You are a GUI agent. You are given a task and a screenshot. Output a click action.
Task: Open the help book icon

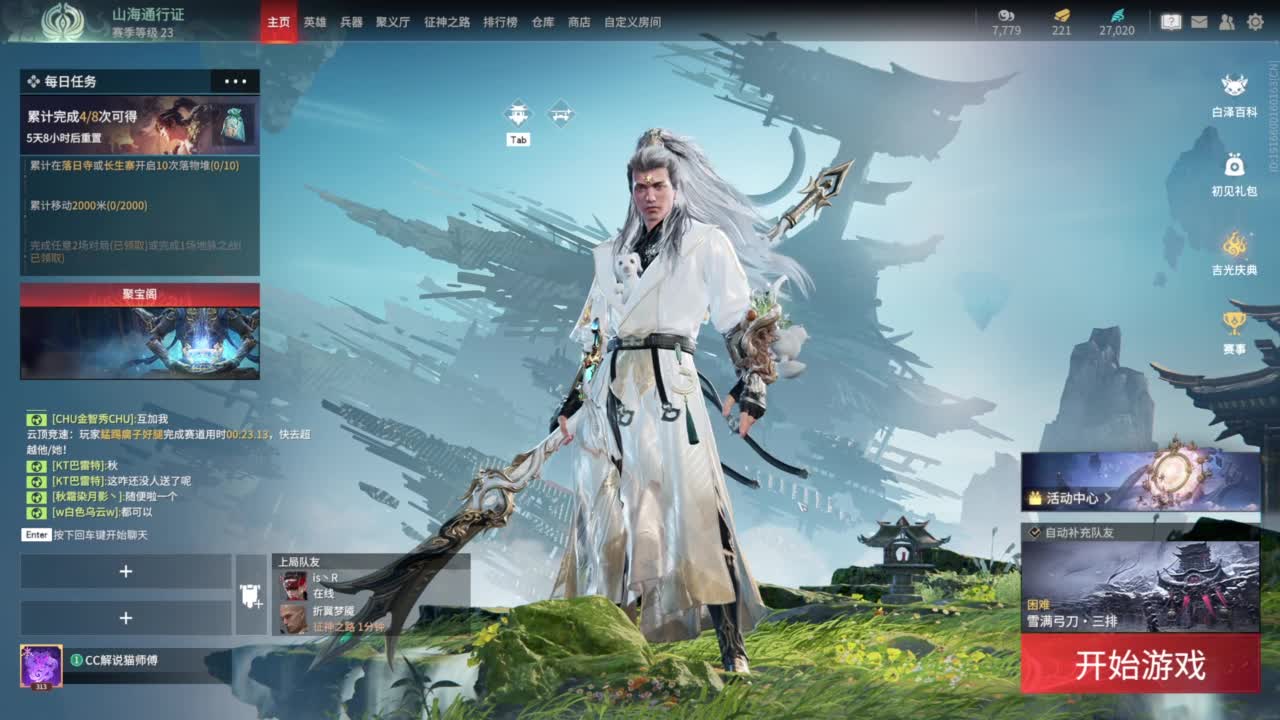tap(1172, 19)
